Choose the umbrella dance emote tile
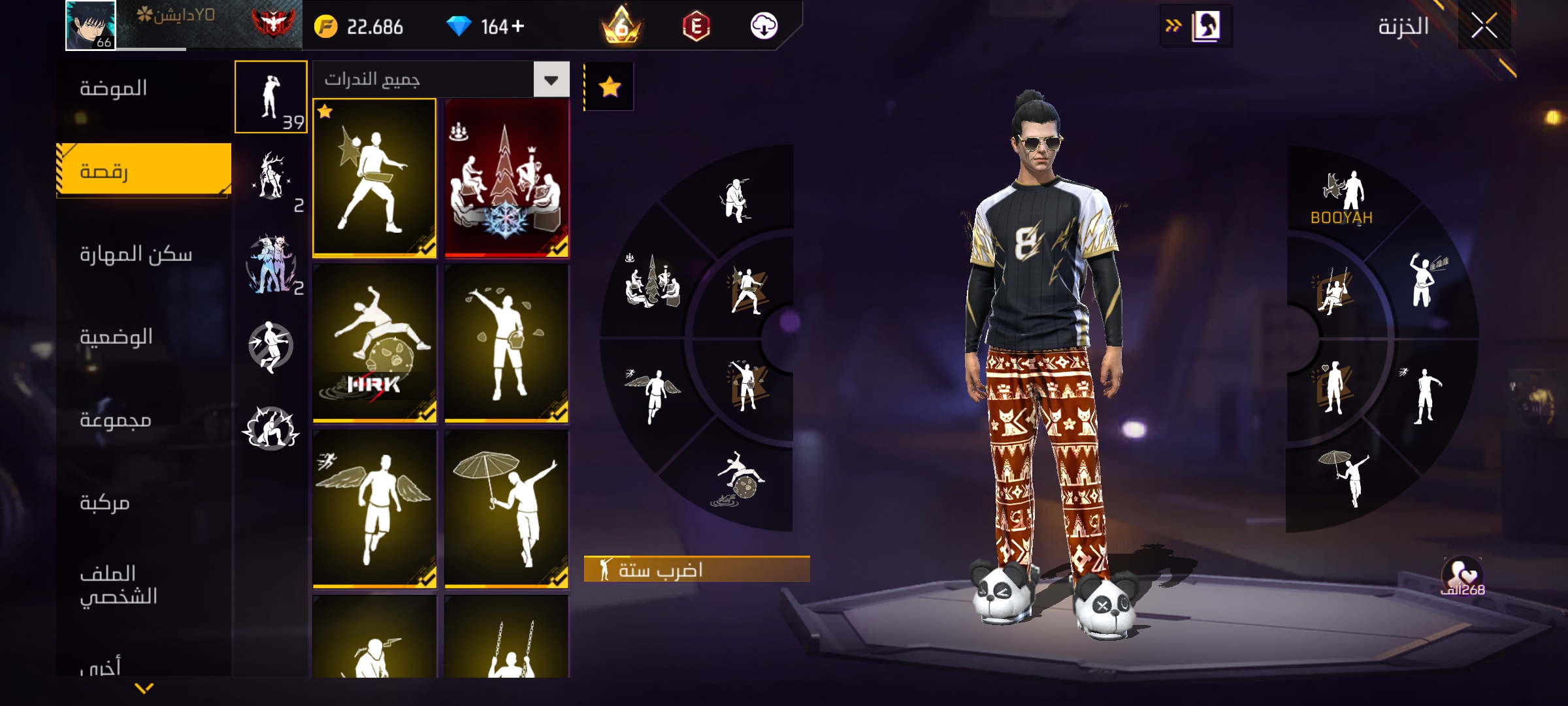 click(x=506, y=509)
